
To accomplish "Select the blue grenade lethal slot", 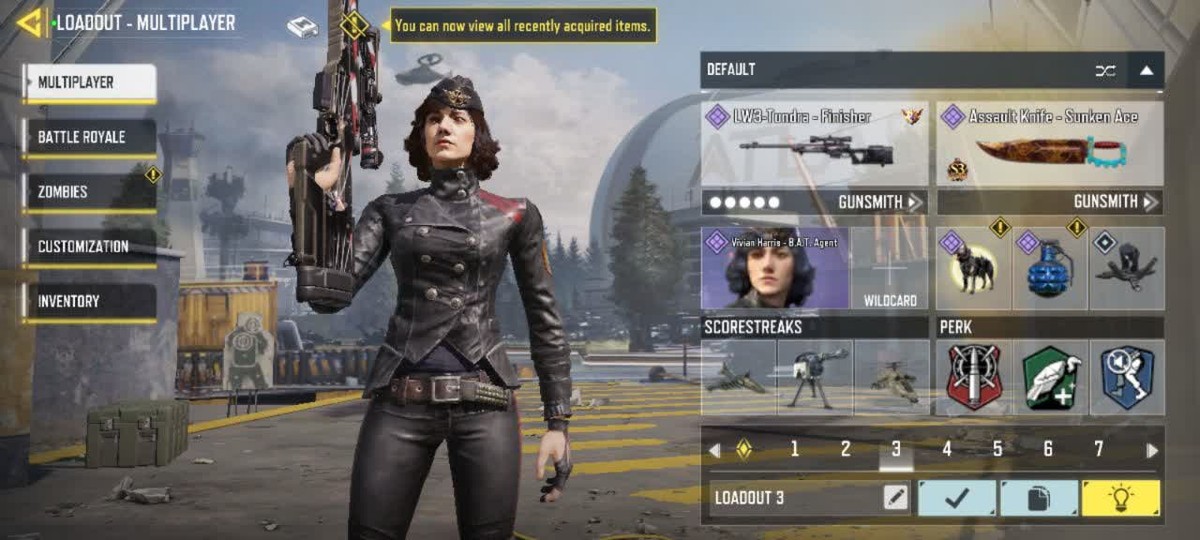I will (x=1050, y=268).
